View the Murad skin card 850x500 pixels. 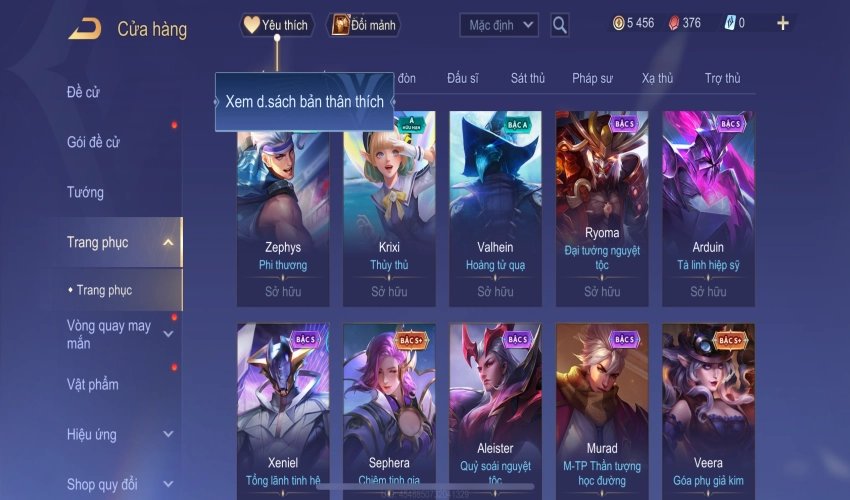tap(602, 405)
